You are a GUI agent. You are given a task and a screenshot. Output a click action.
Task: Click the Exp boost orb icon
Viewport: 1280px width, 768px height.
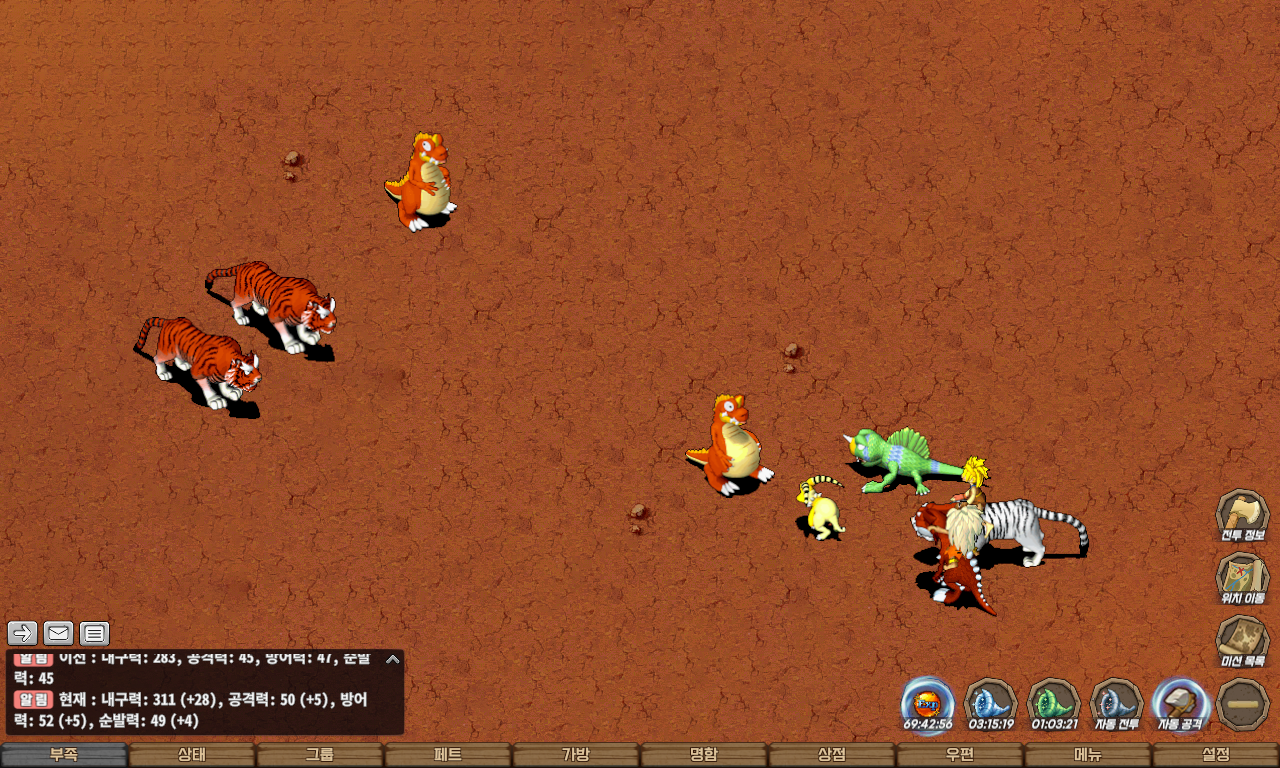coord(927,704)
